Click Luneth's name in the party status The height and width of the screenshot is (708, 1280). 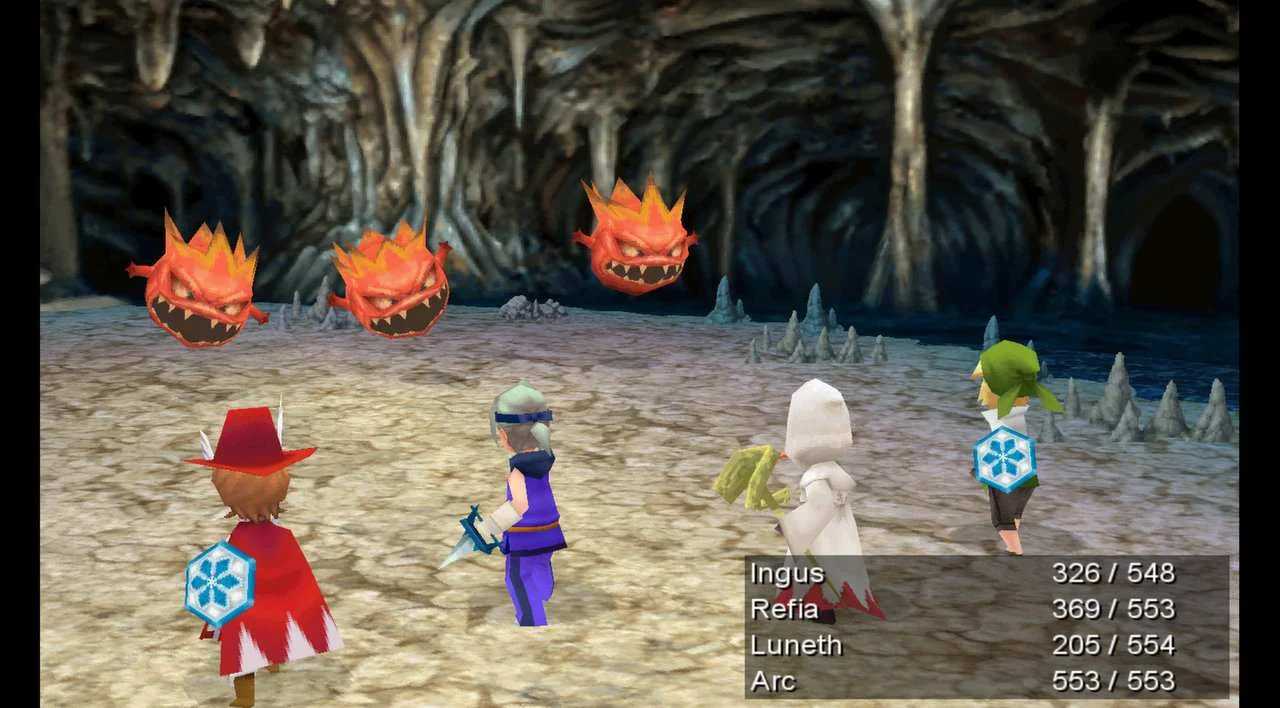[796, 645]
